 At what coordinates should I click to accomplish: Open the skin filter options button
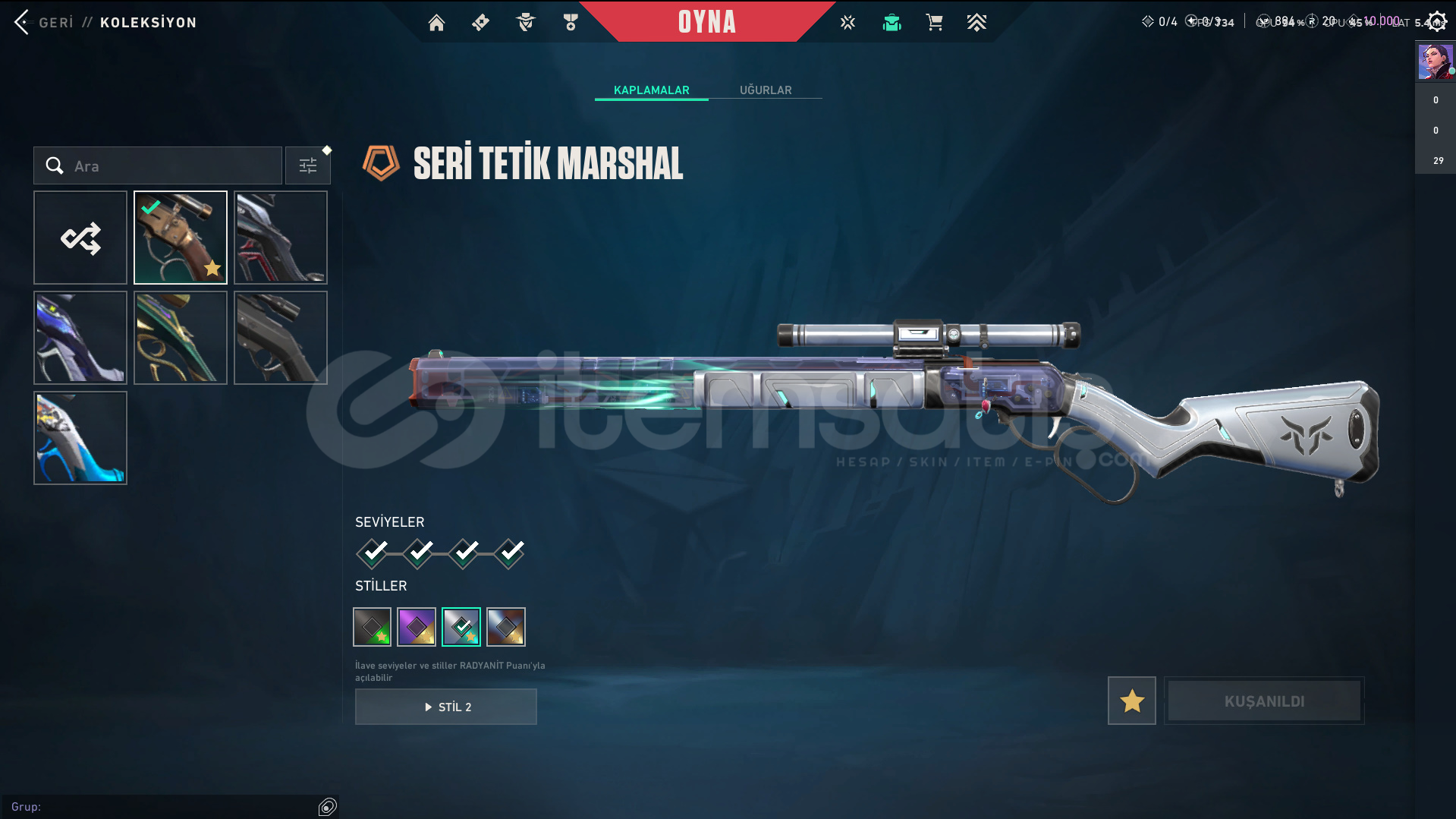[308, 165]
